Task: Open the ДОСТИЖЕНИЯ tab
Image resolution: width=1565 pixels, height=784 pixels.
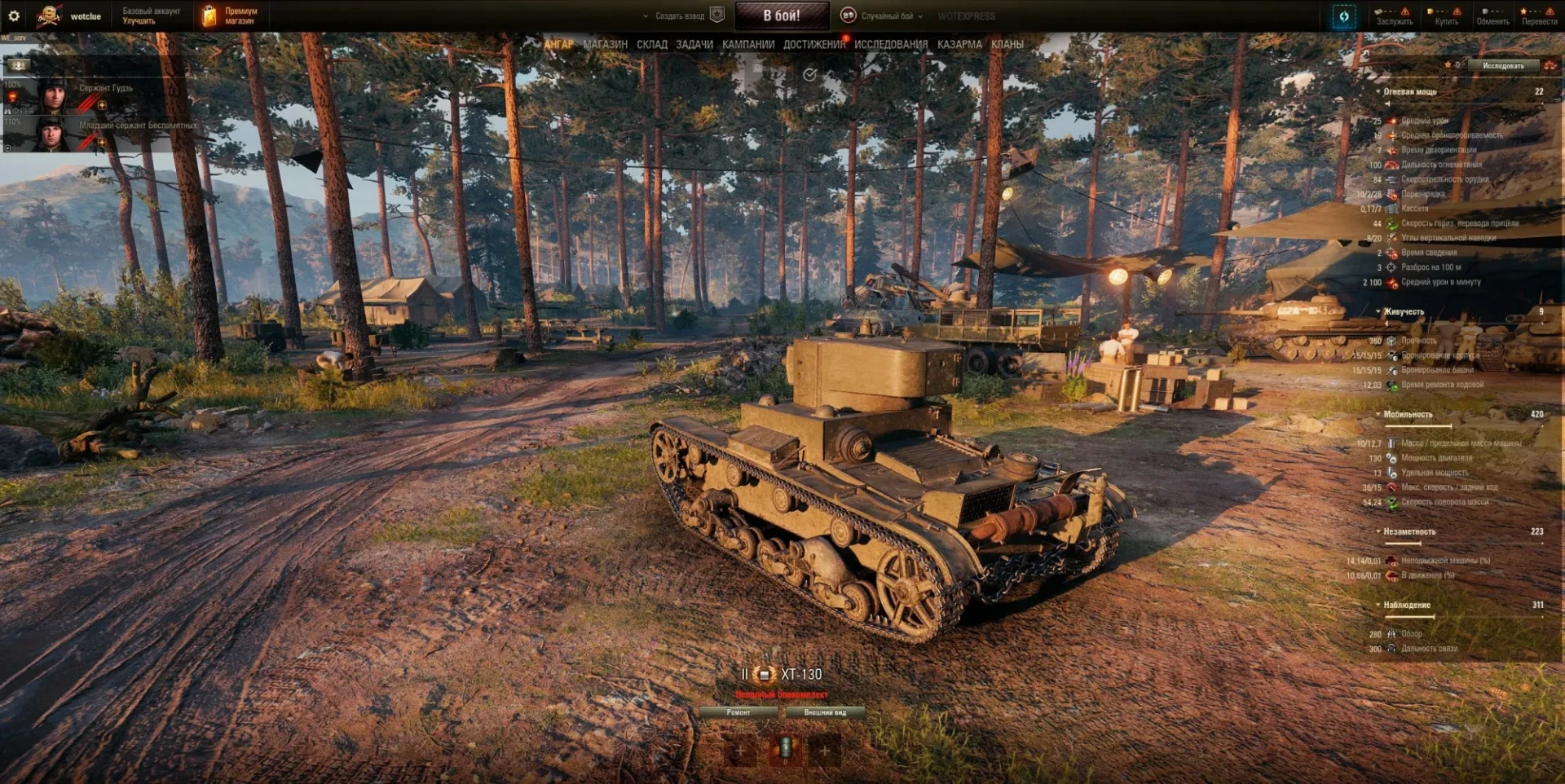Action: tap(813, 45)
